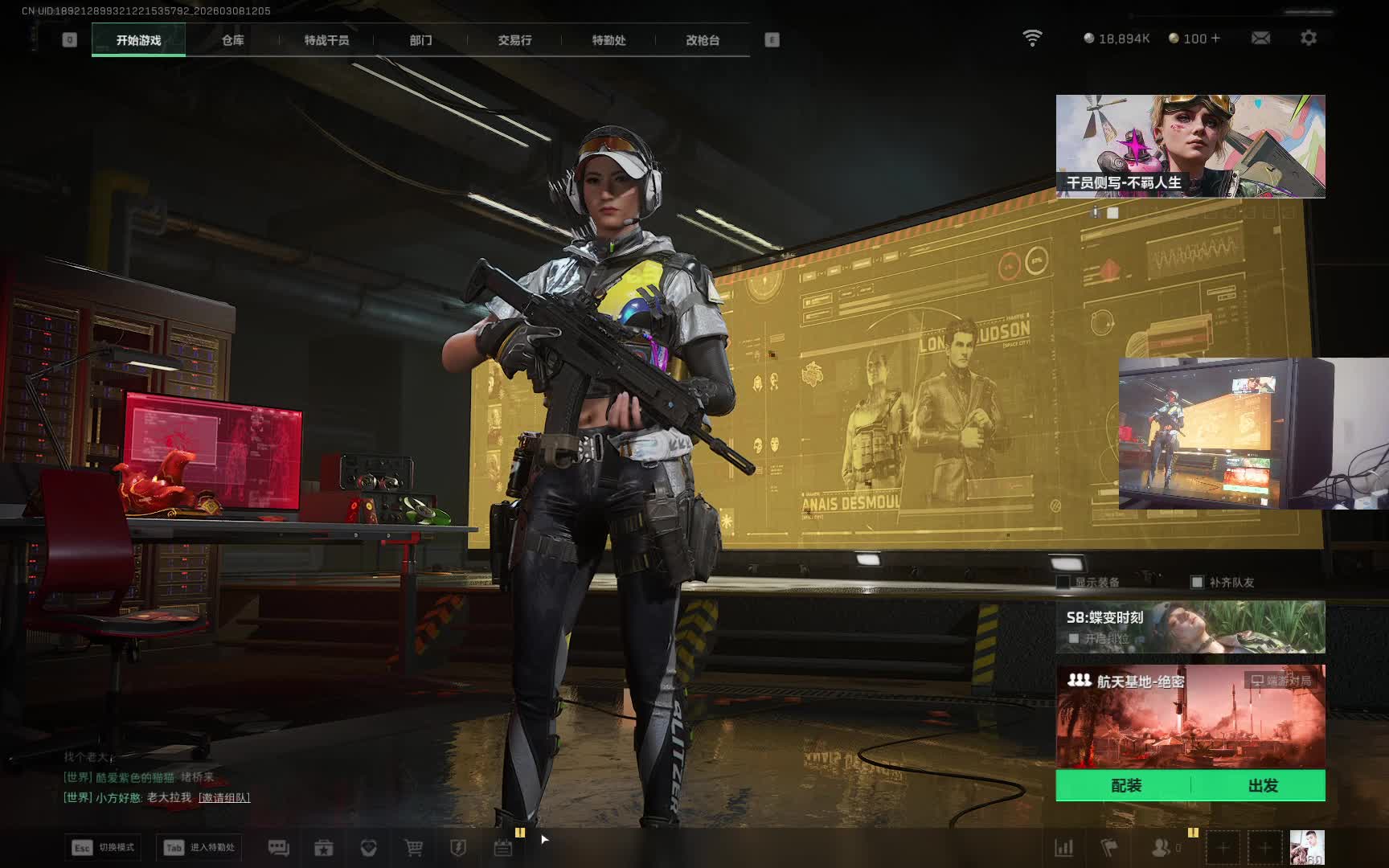Toggle the 补齐队友 checkbox

(1197, 582)
